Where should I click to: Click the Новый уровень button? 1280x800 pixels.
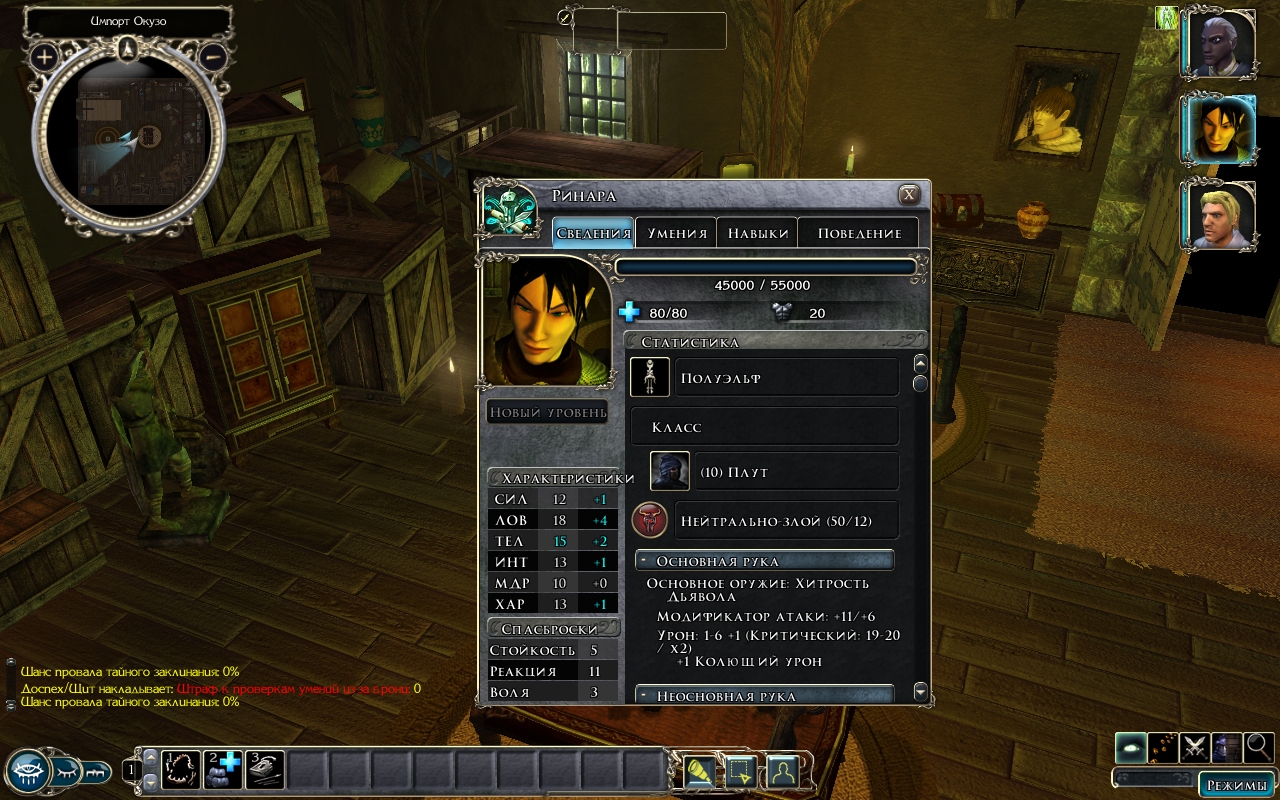point(548,412)
